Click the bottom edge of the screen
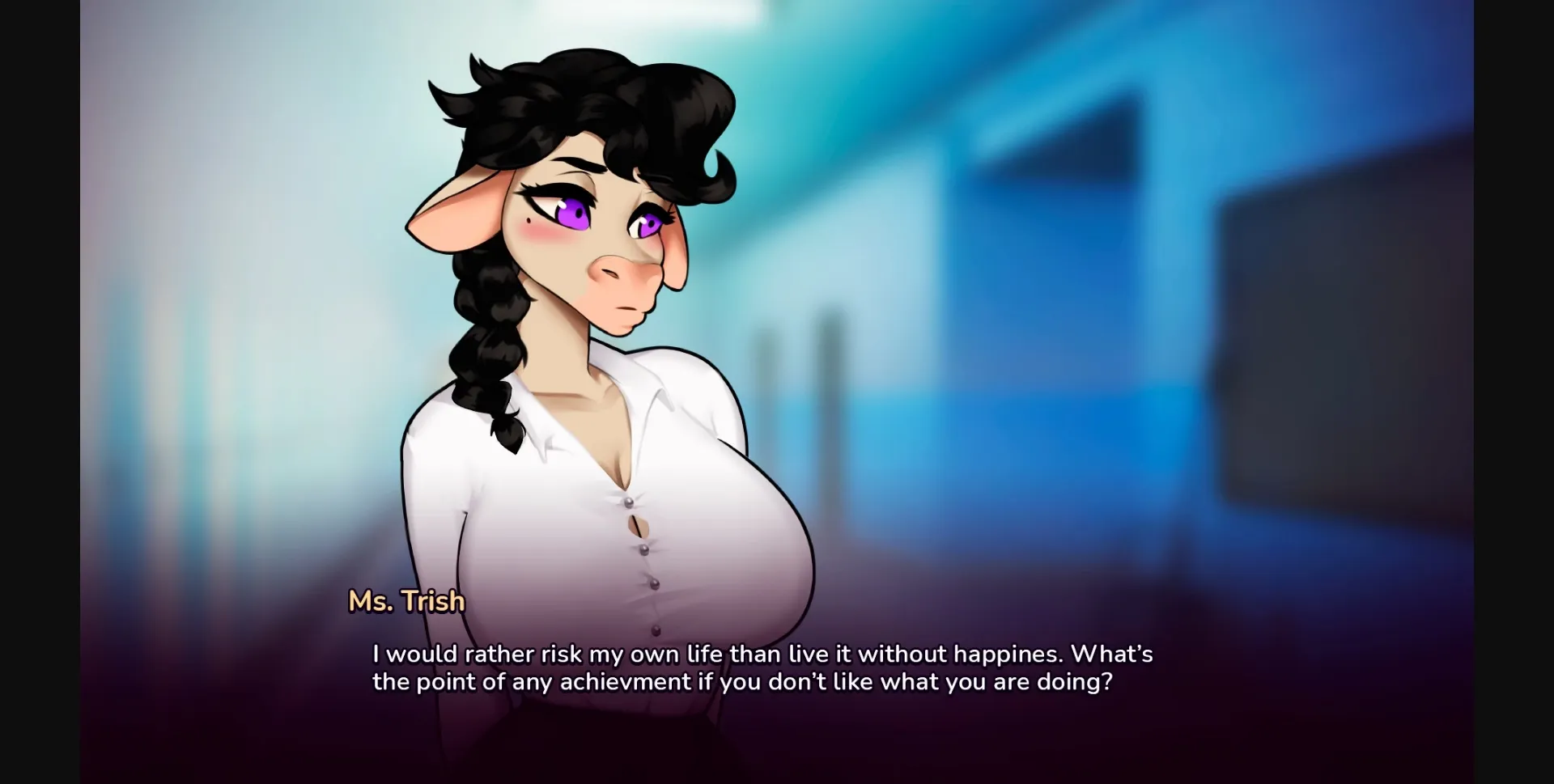 (777, 777)
